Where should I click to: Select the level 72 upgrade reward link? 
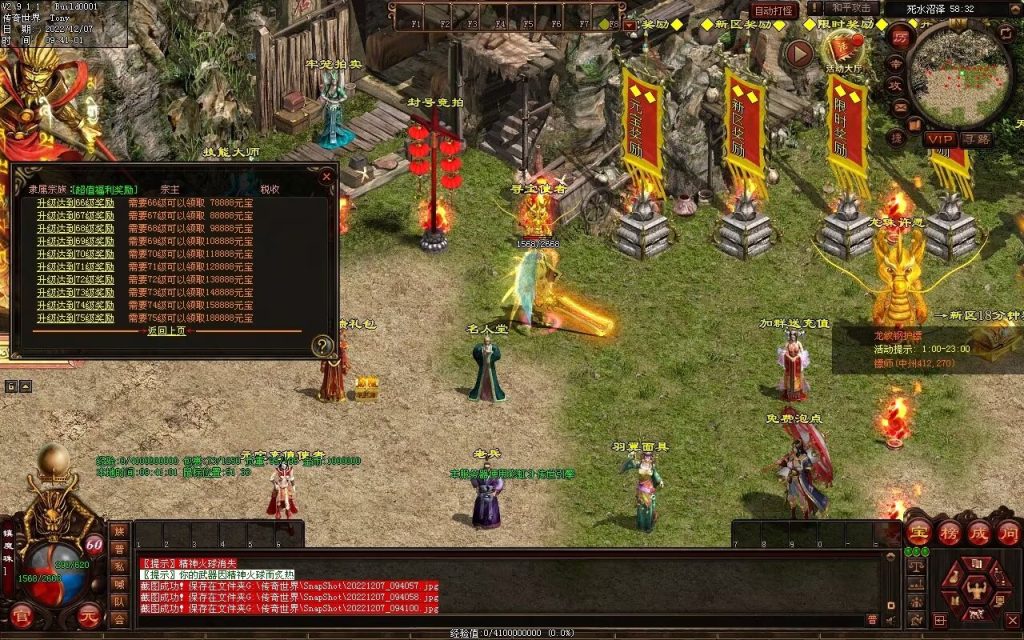(75, 280)
